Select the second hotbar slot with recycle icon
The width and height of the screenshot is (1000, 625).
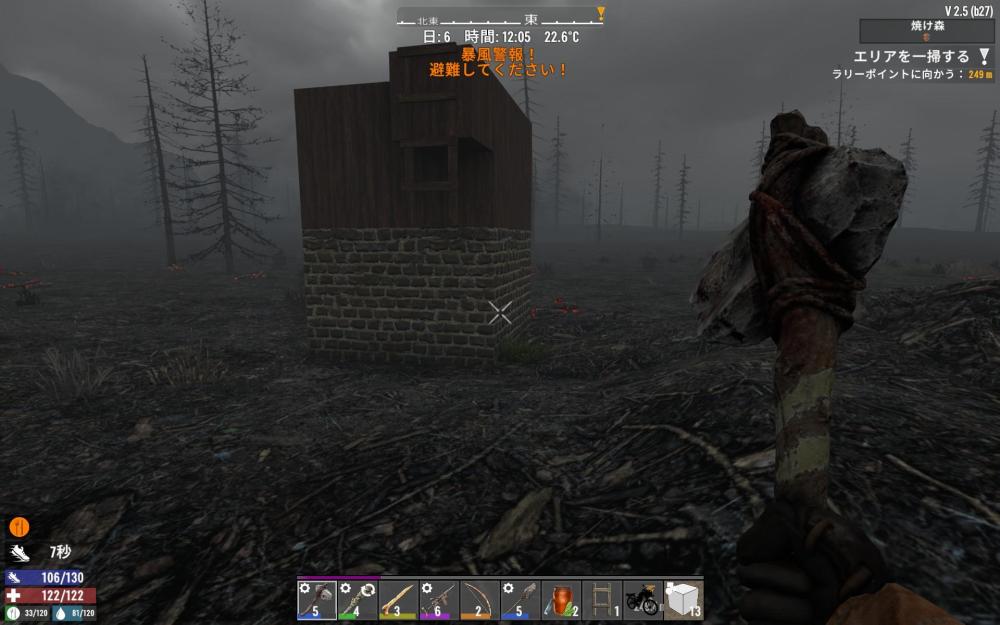358,600
